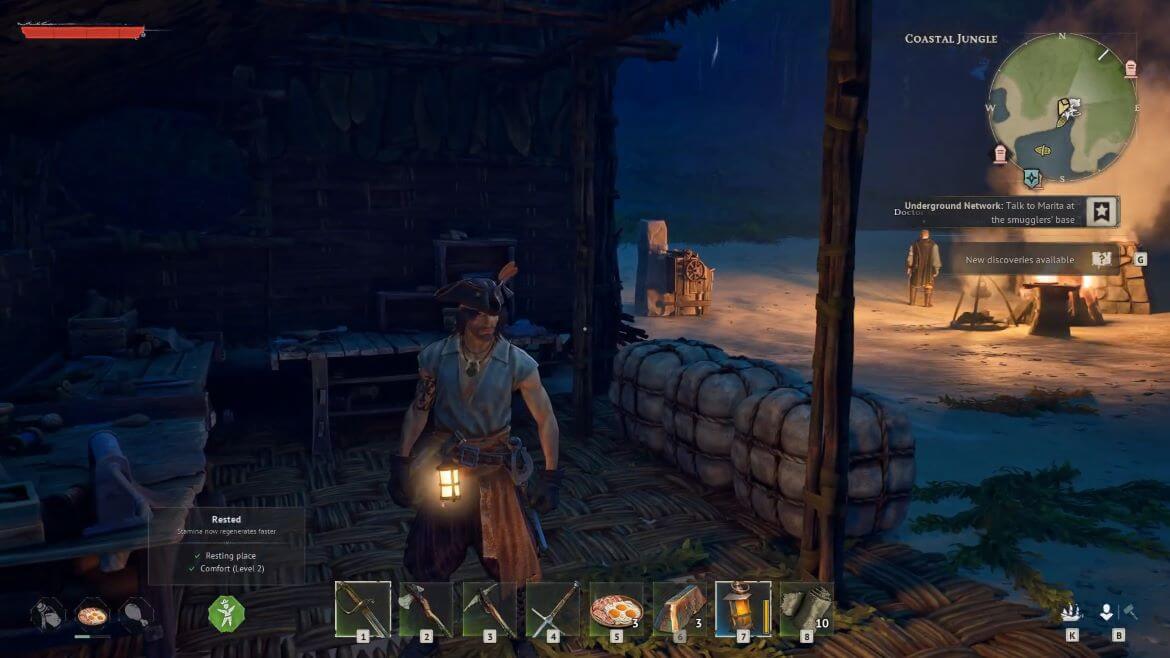Select the cutlass sword in hotbar slot 1

[362, 608]
